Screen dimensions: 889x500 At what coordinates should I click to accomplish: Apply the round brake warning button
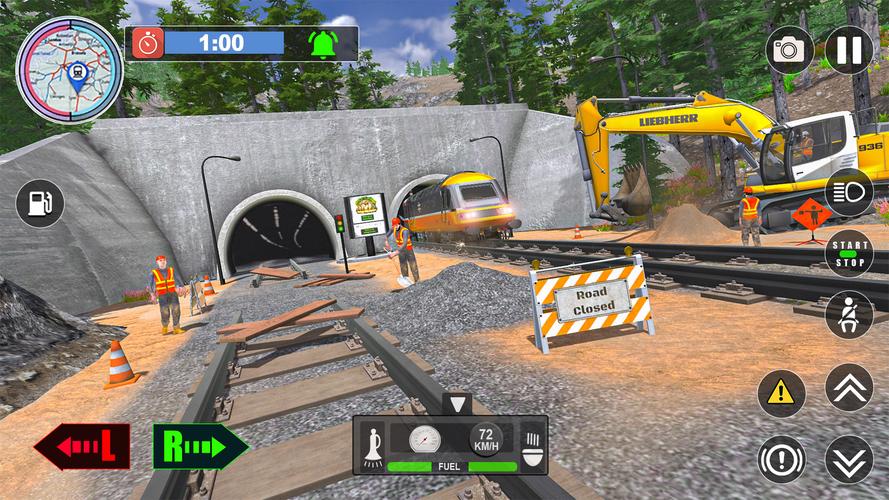point(782,459)
